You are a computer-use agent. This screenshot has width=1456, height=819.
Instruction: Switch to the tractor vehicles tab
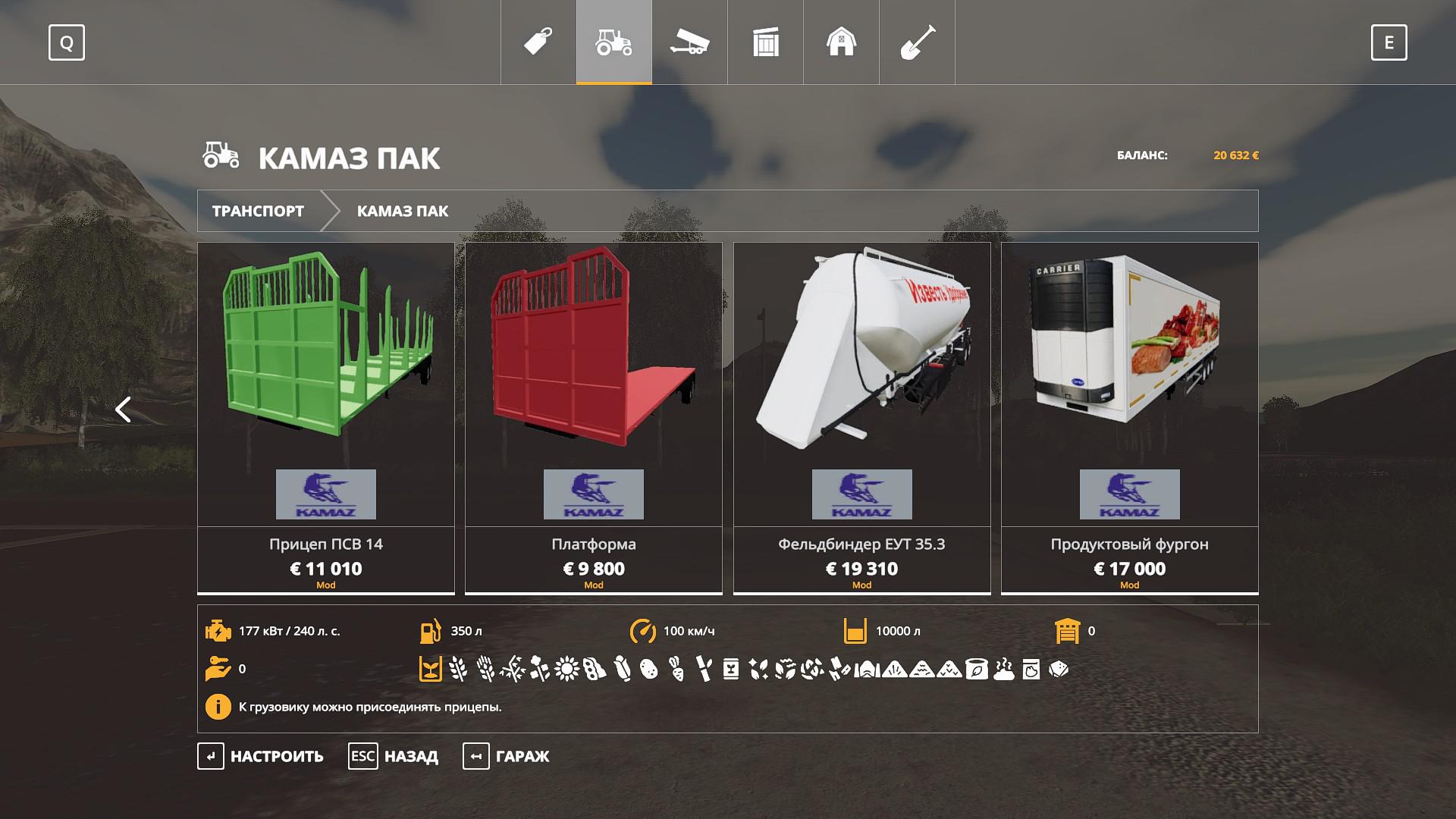point(614,42)
